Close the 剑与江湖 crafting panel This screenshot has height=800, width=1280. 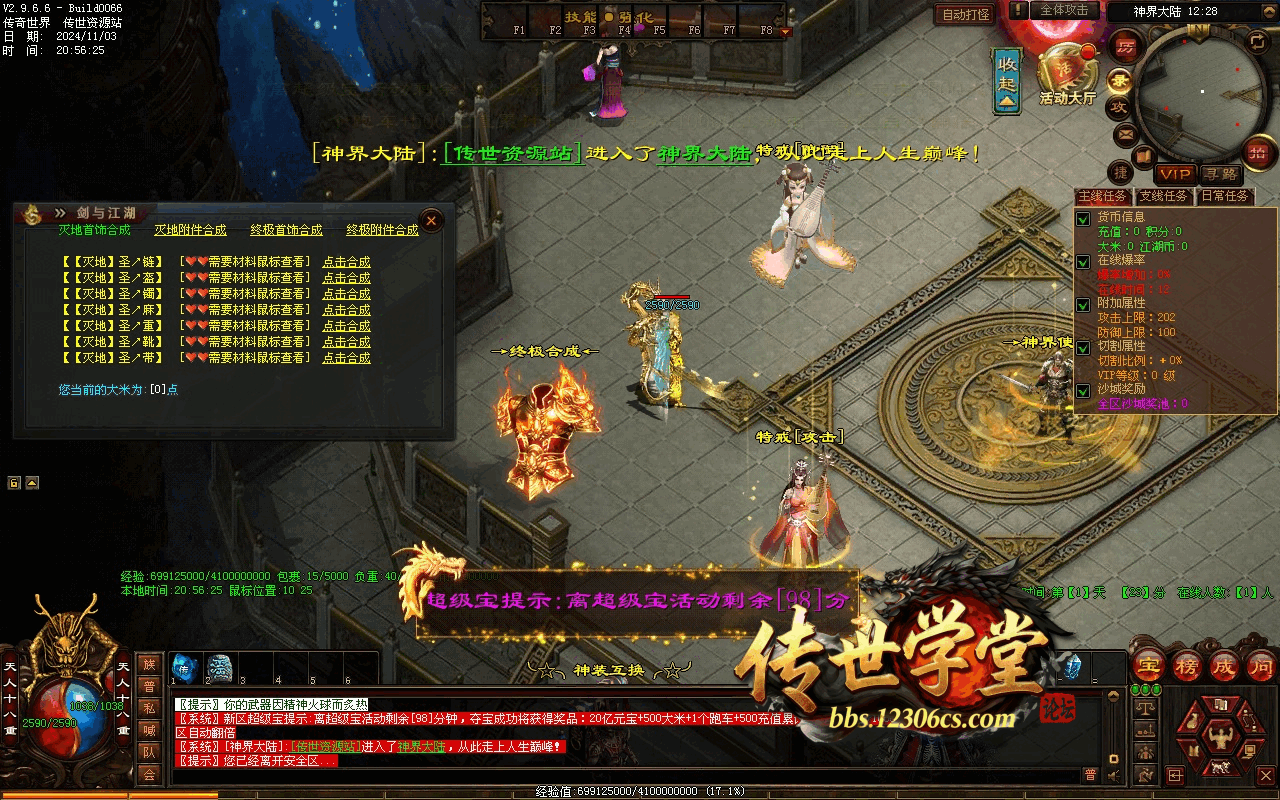[431, 220]
